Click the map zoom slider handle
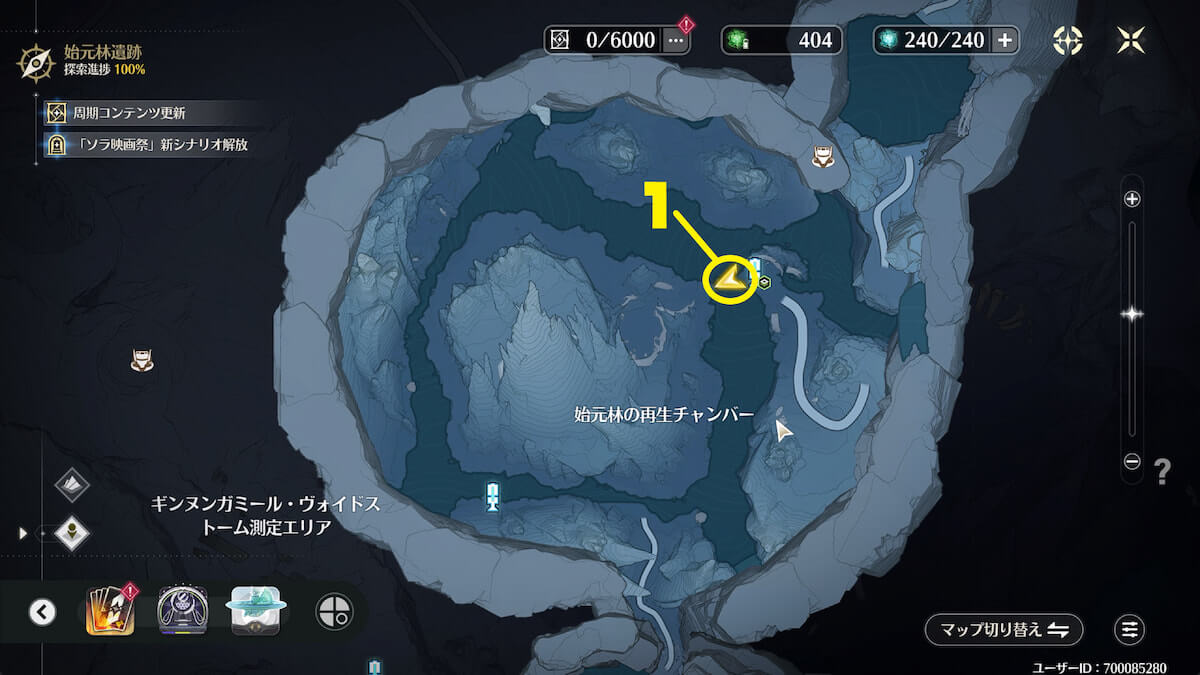 pos(1132,314)
